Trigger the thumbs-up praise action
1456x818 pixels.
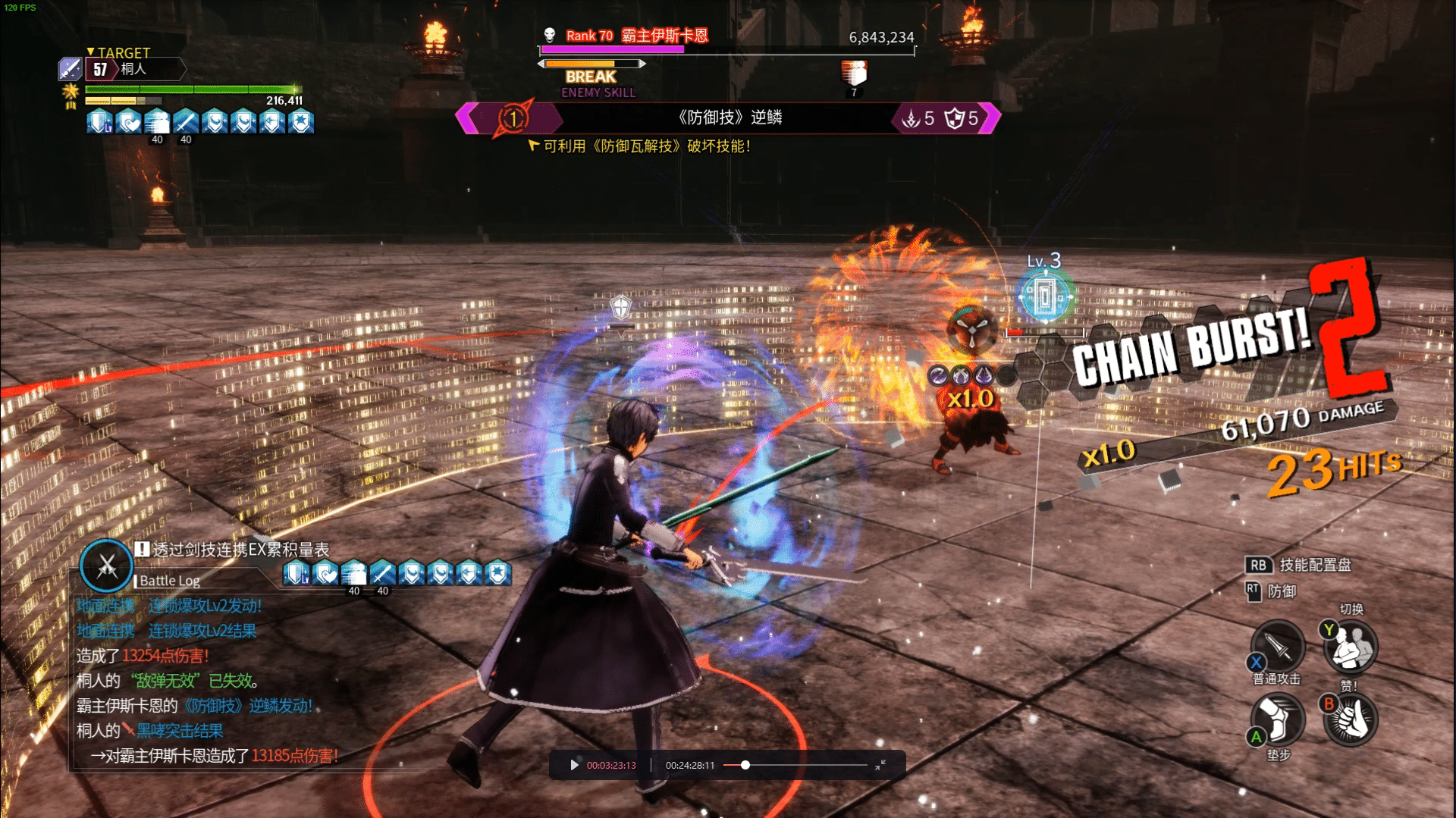[1351, 719]
